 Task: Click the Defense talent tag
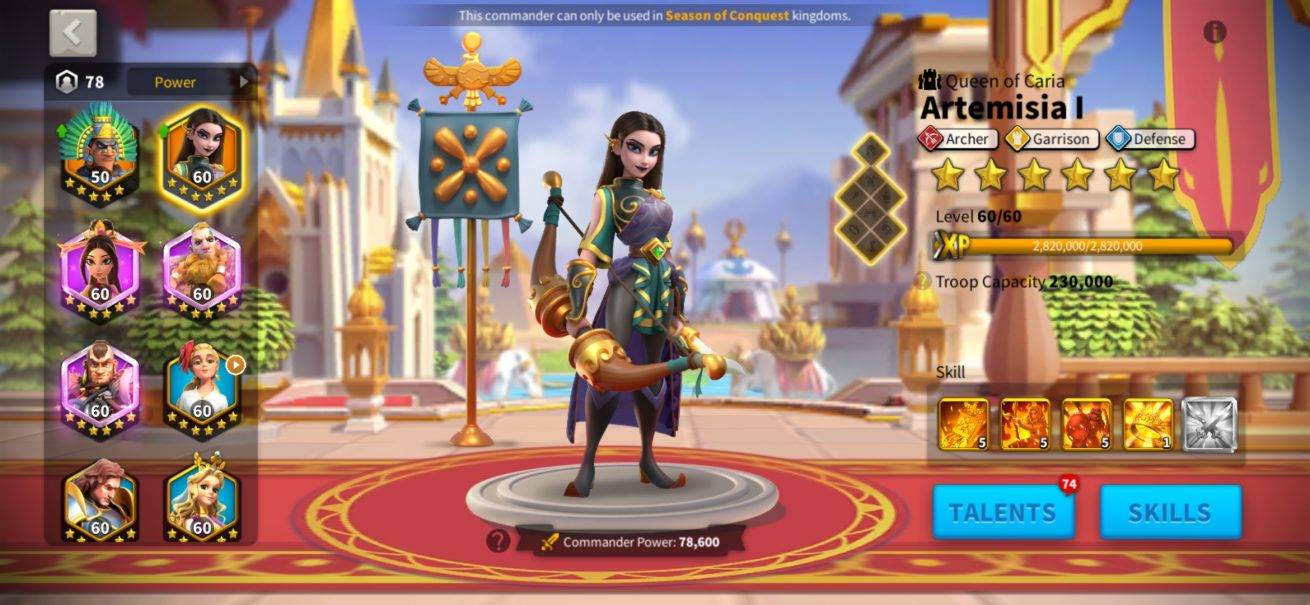(x=1150, y=139)
